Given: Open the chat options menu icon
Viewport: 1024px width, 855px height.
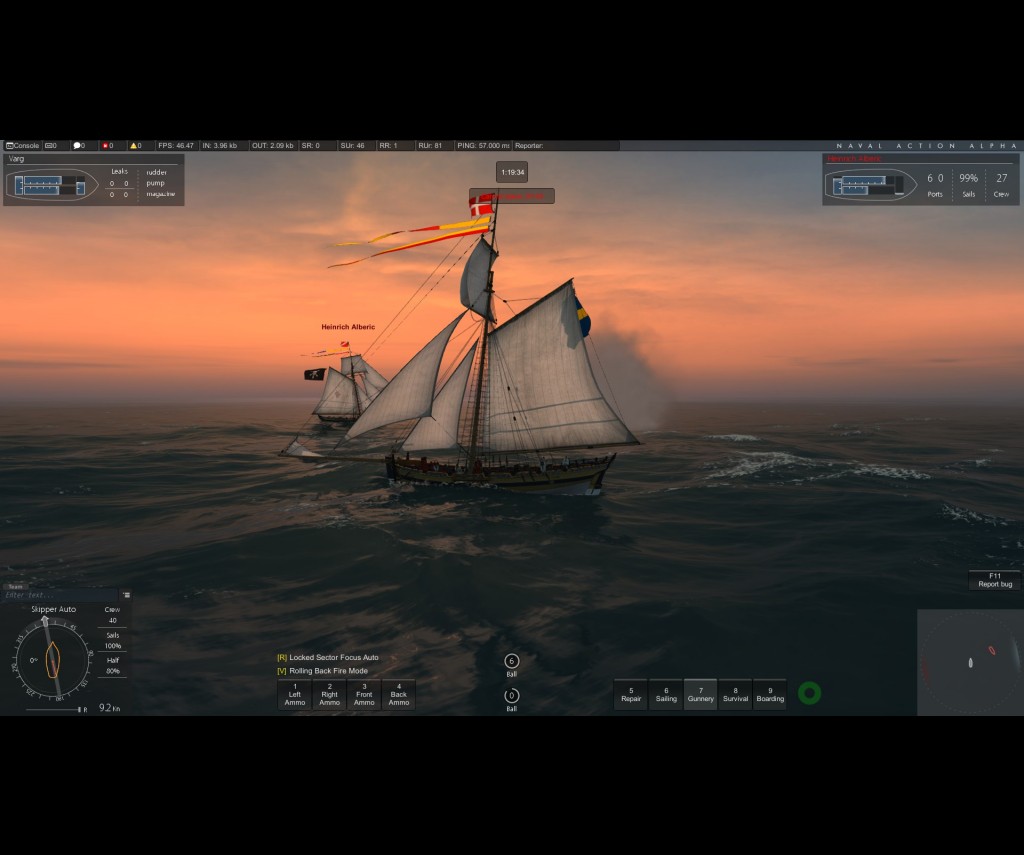Looking at the screenshot, I should click(x=127, y=594).
